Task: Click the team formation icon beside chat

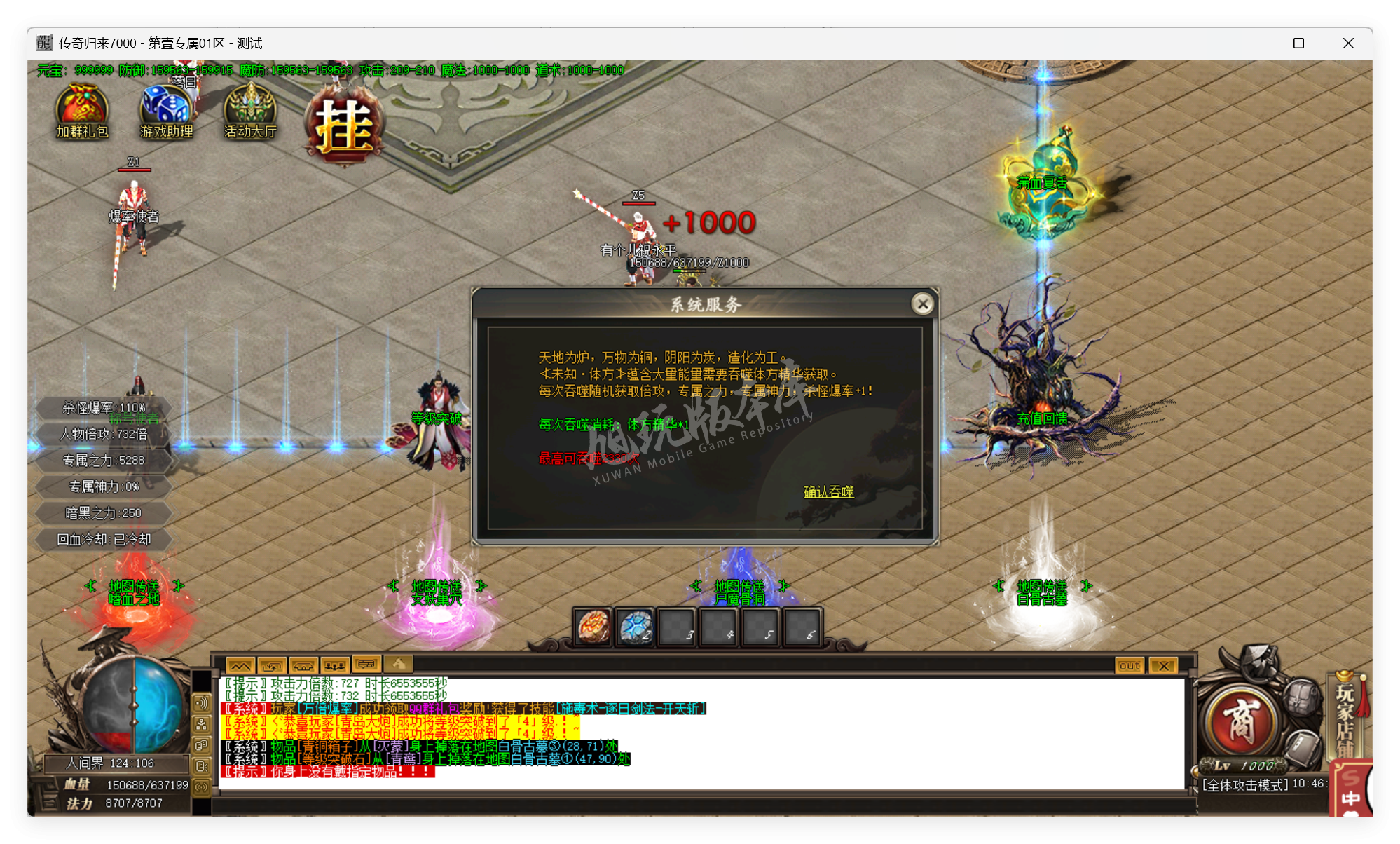Action: tap(336, 664)
